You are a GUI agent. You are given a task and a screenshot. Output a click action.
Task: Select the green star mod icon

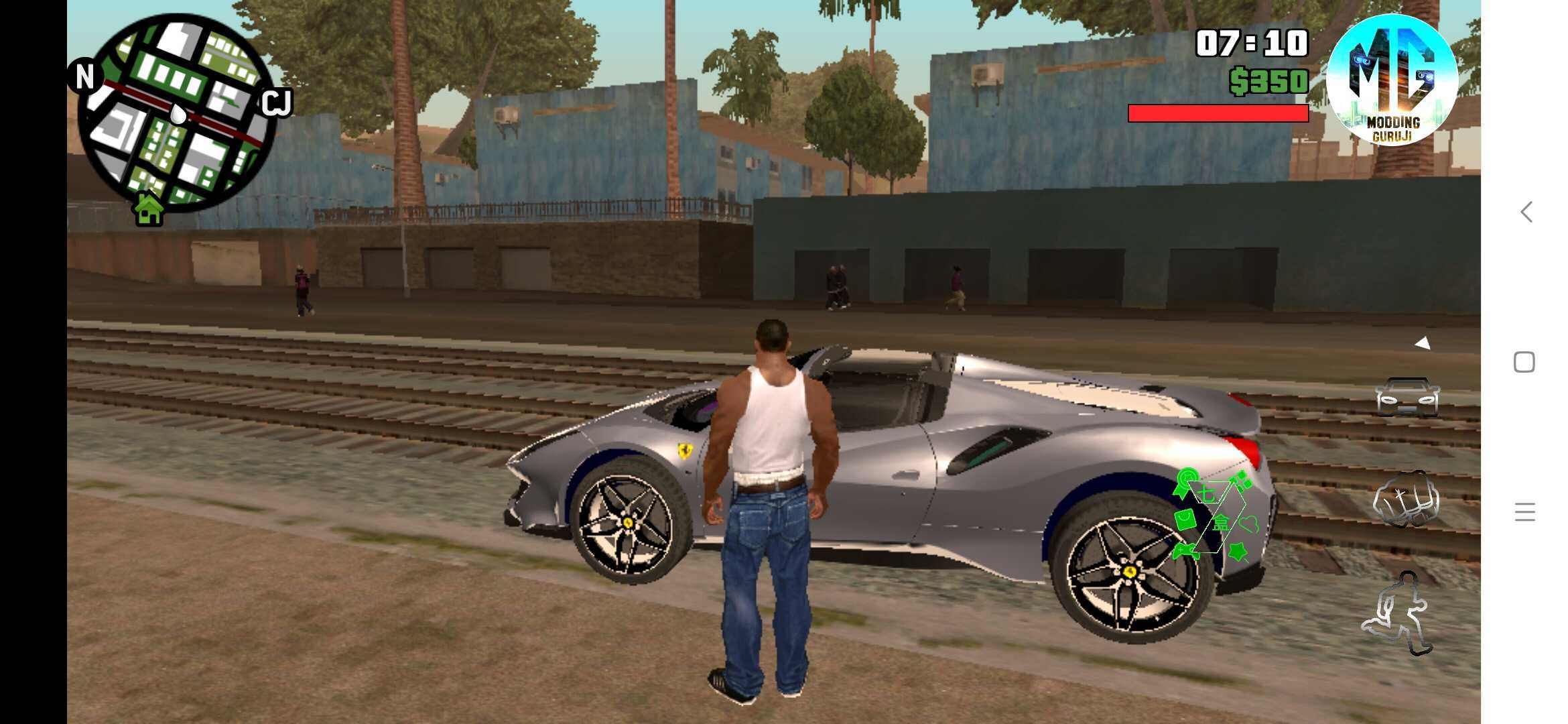click(x=1238, y=551)
